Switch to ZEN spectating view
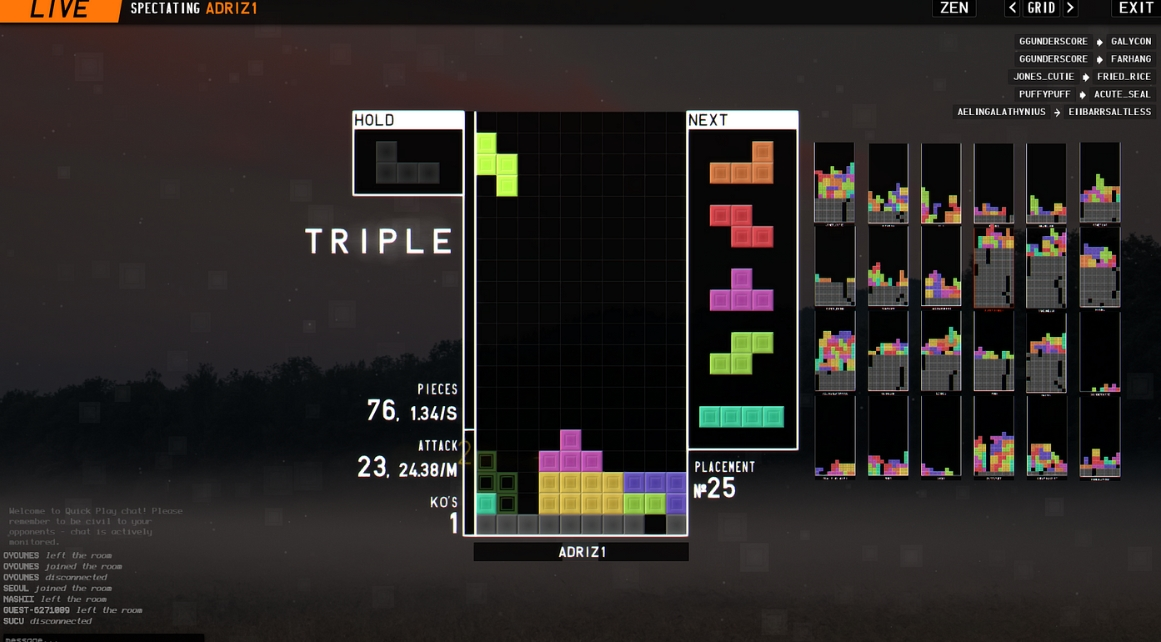 [954, 8]
